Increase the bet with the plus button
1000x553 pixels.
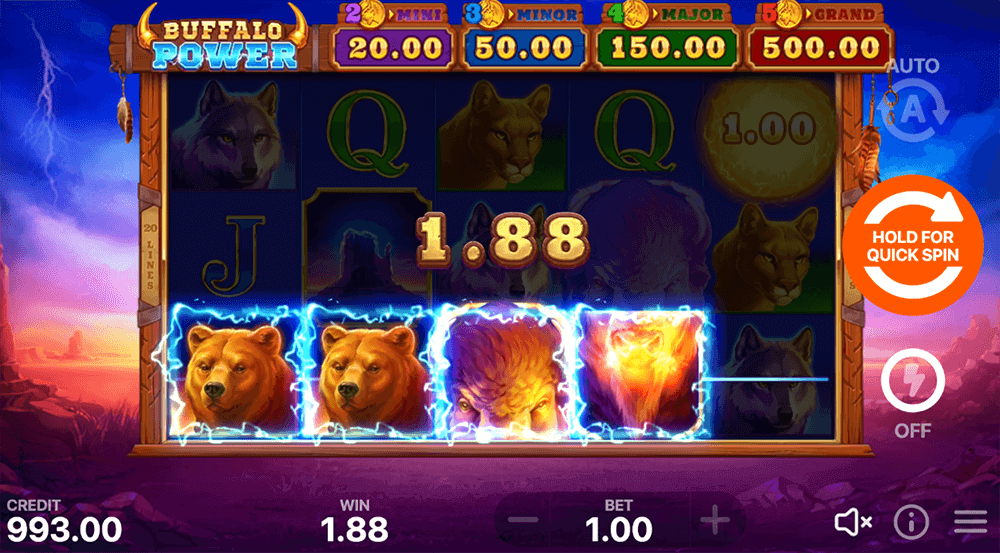coord(714,521)
